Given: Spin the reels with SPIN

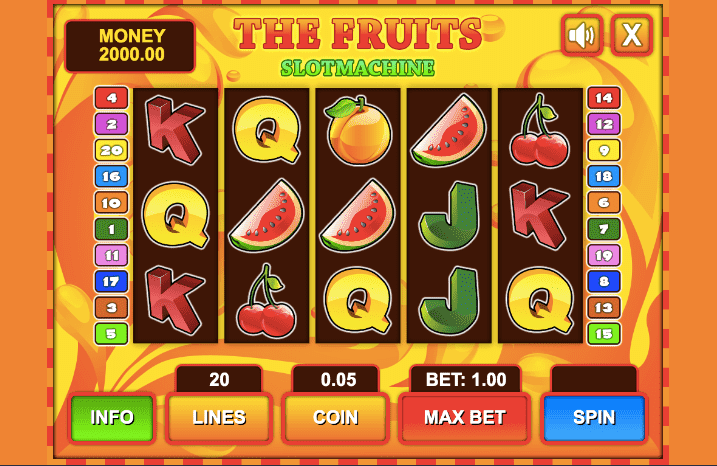Looking at the screenshot, I should (593, 417).
